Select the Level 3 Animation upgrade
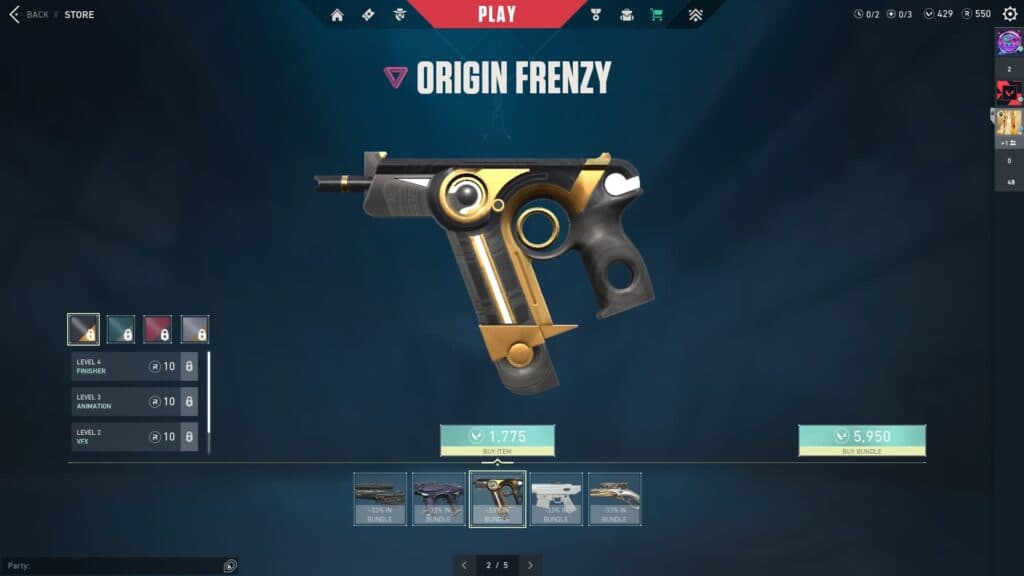 click(x=134, y=402)
